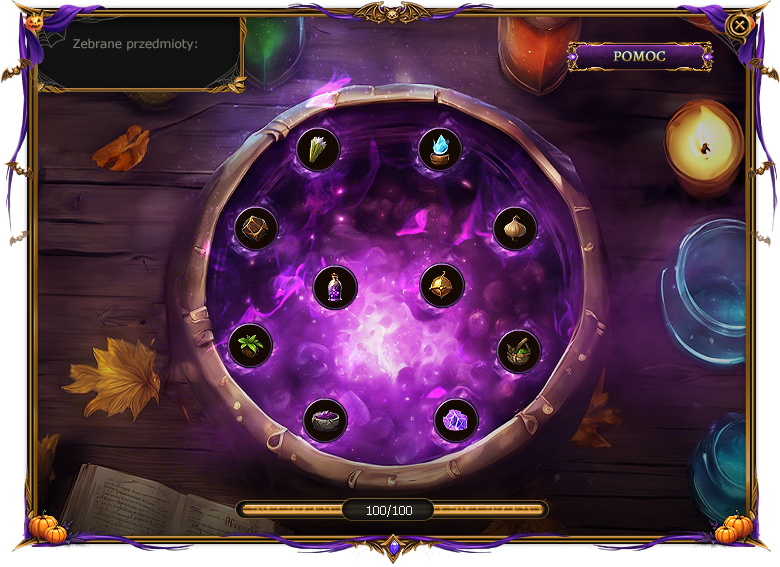Choose the wooden crate ingredient

tap(256, 229)
